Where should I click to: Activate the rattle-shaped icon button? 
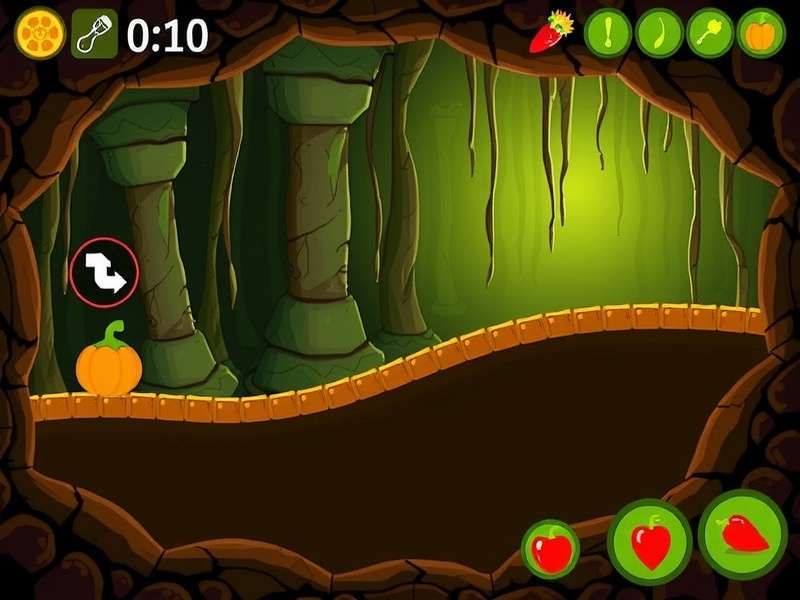coord(710,34)
